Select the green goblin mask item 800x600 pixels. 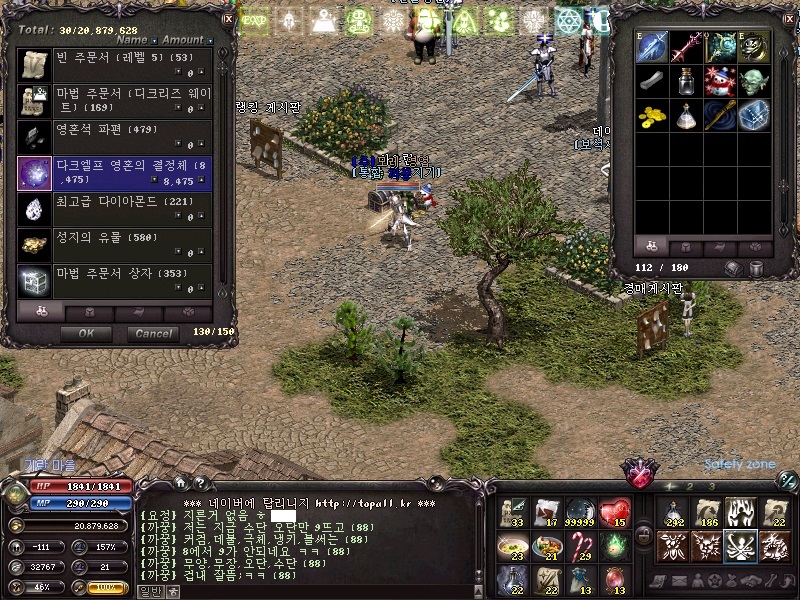click(755, 81)
